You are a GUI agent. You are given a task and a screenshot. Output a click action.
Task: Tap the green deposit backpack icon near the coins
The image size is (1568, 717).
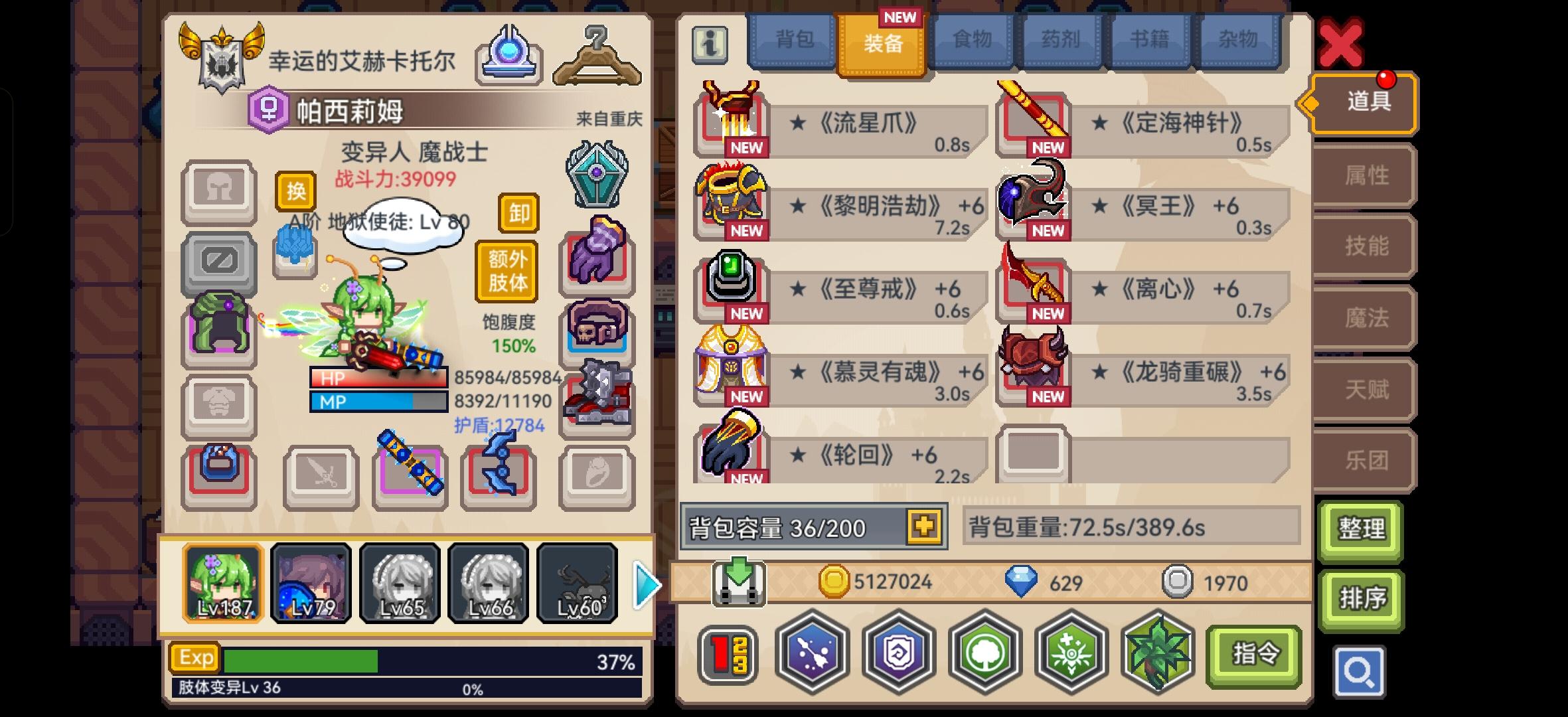(740, 582)
